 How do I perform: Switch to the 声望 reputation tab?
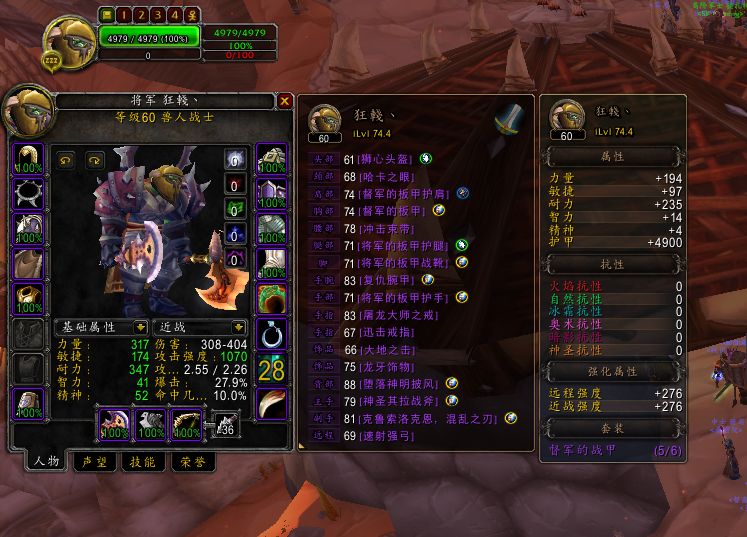pyautogui.click(x=94, y=462)
